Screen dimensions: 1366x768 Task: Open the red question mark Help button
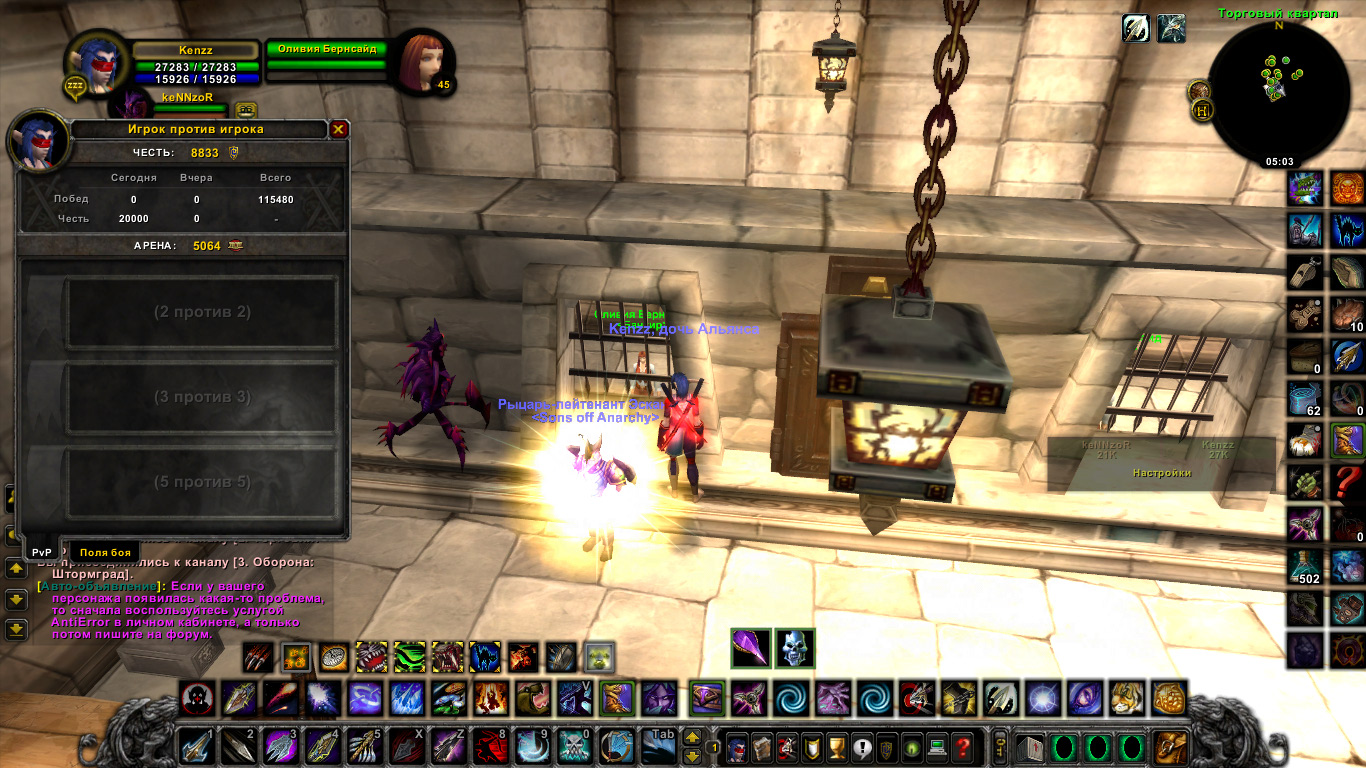point(962,747)
